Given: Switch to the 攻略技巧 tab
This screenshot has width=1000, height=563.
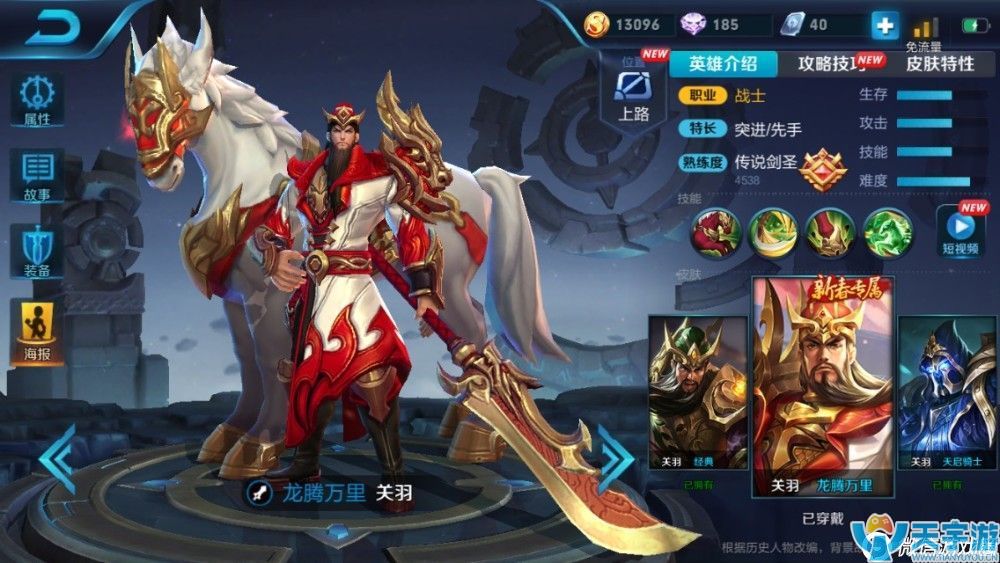Looking at the screenshot, I should [831, 64].
